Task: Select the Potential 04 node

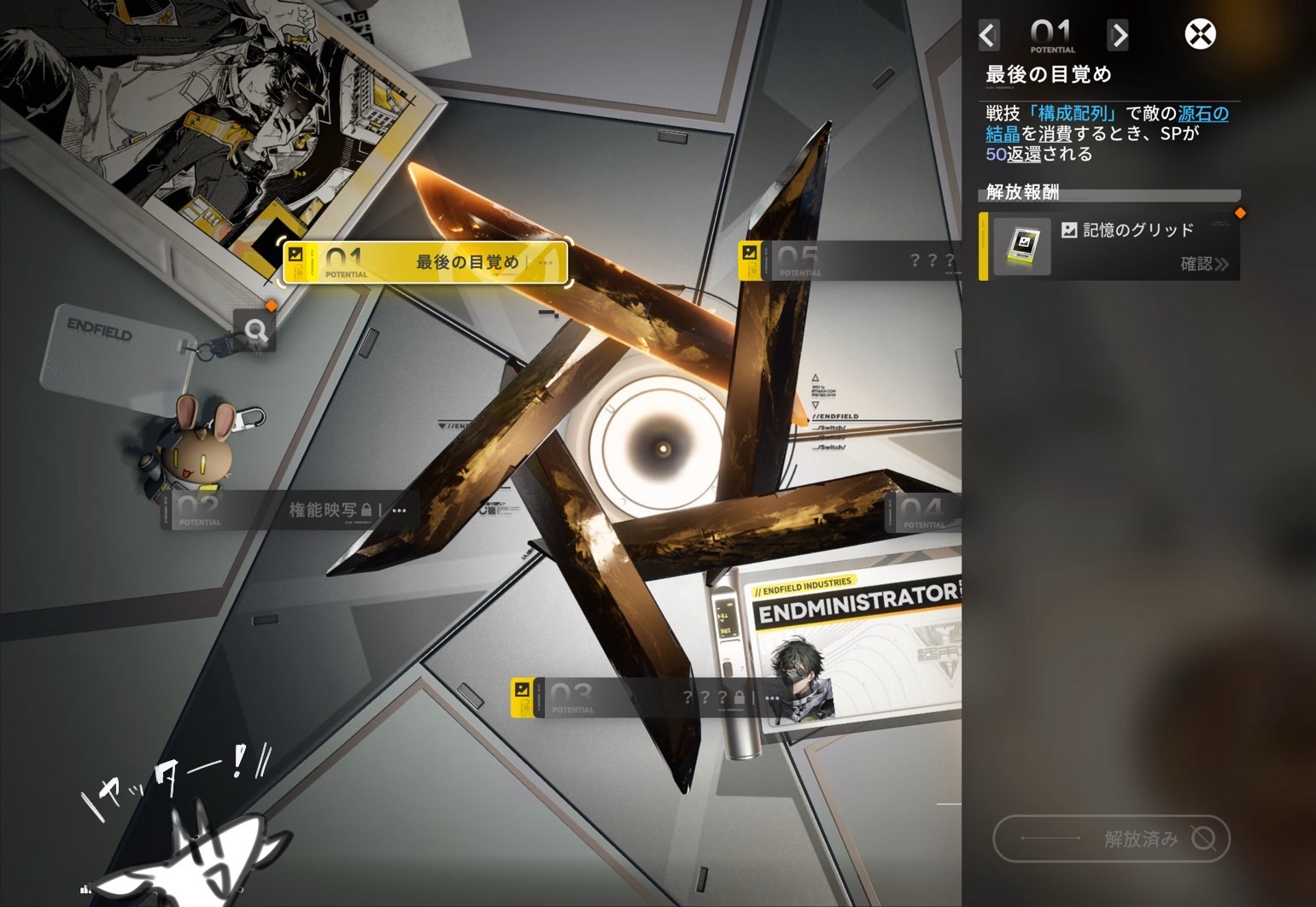Action: point(924,512)
